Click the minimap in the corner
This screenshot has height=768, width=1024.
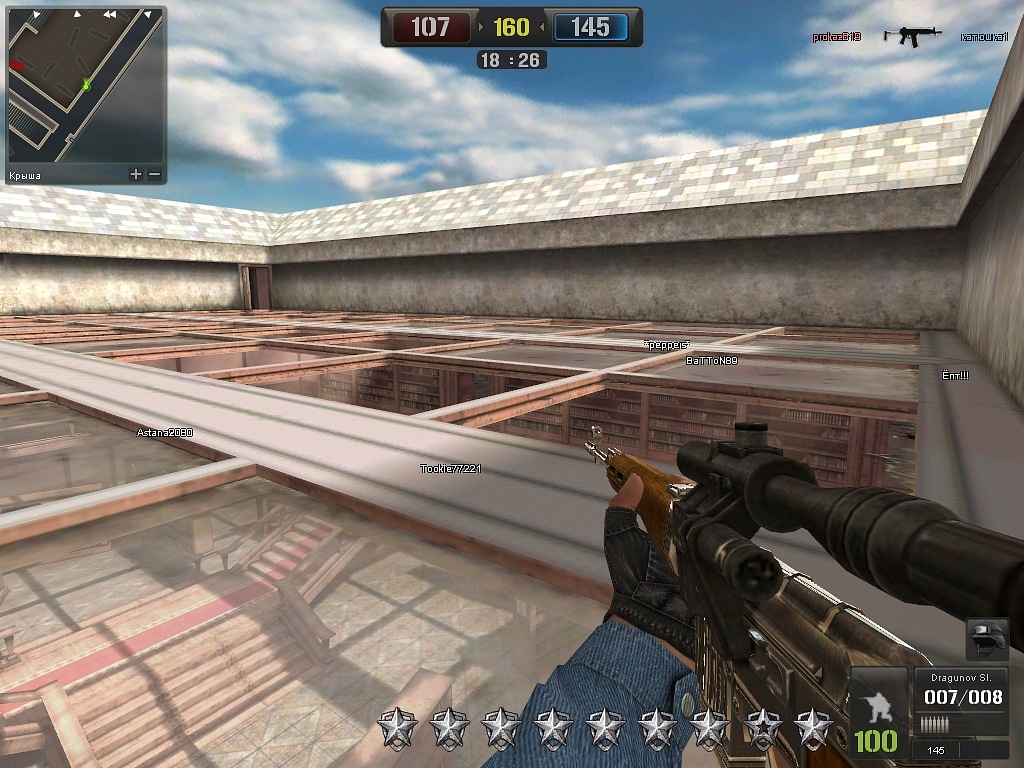point(84,87)
